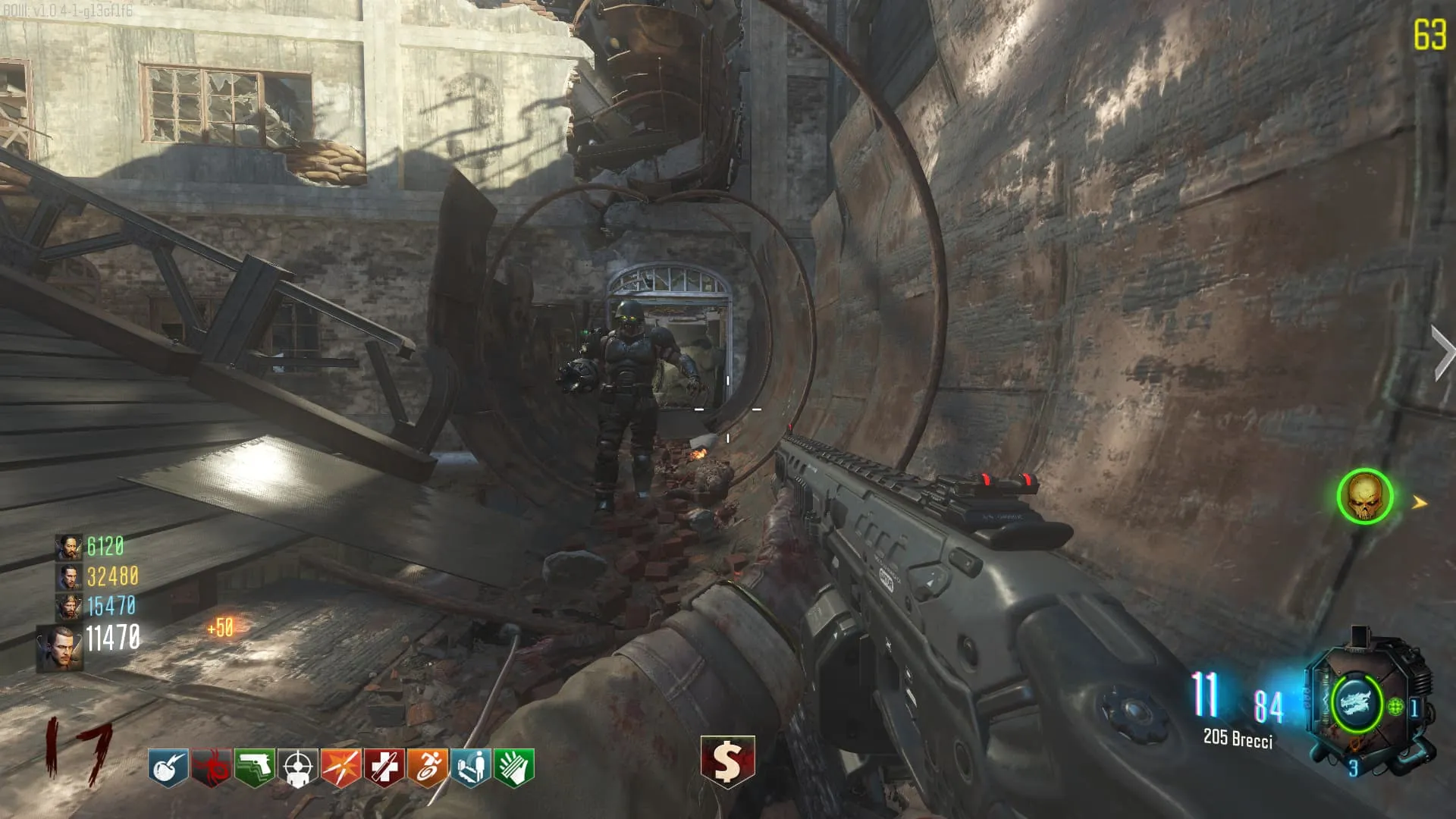Choose the player portrait beside score 15470

(69, 607)
